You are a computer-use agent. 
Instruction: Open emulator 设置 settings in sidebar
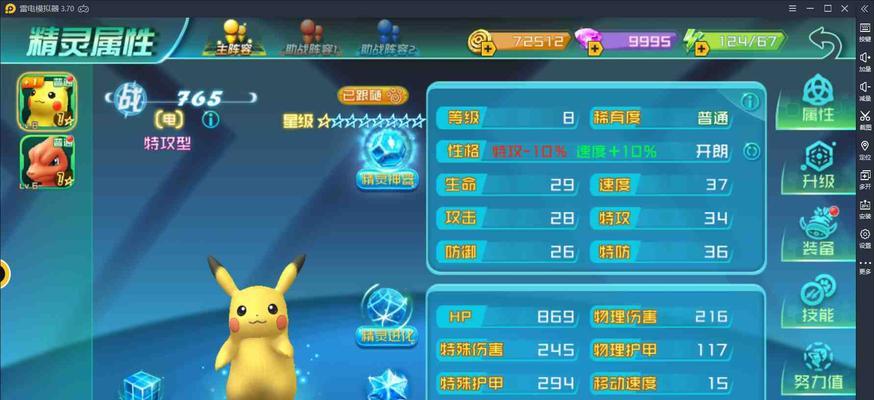click(x=864, y=238)
